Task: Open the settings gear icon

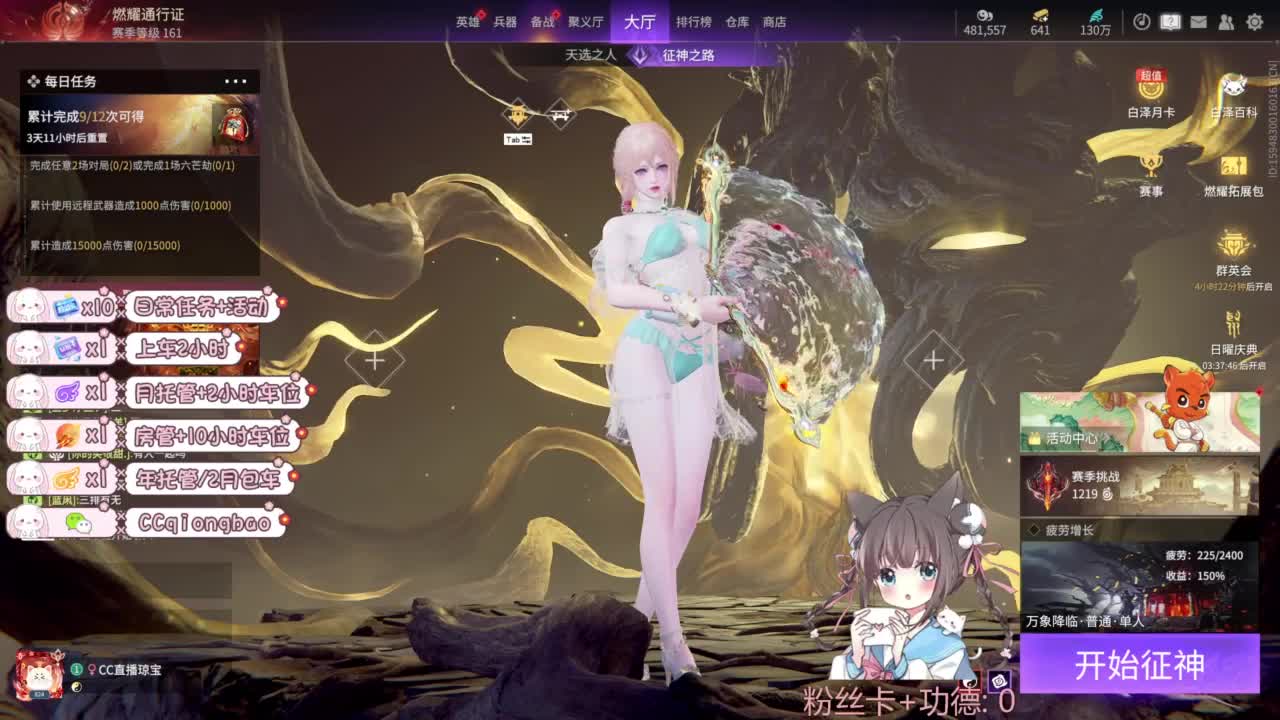Action: point(1254,21)
